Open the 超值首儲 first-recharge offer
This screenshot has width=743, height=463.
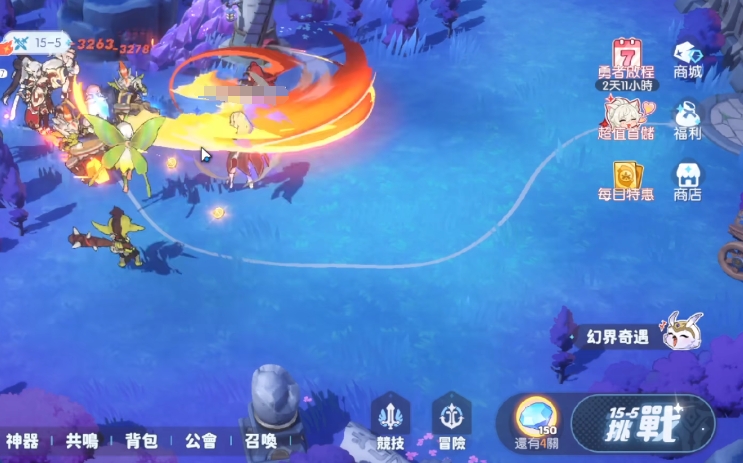click(x=627, y=118)
